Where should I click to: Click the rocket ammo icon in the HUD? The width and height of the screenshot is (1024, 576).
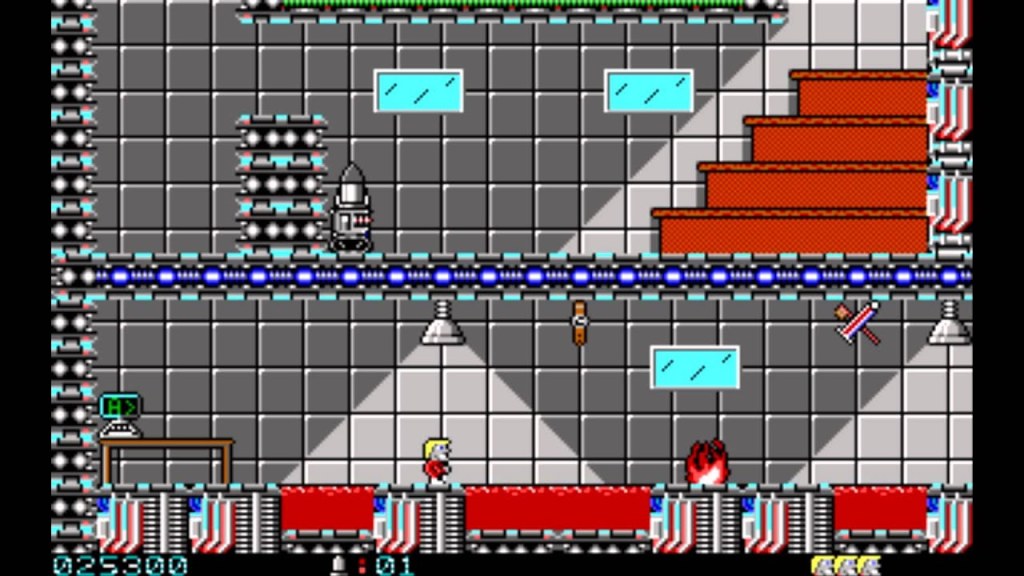[x=340, y=565]
